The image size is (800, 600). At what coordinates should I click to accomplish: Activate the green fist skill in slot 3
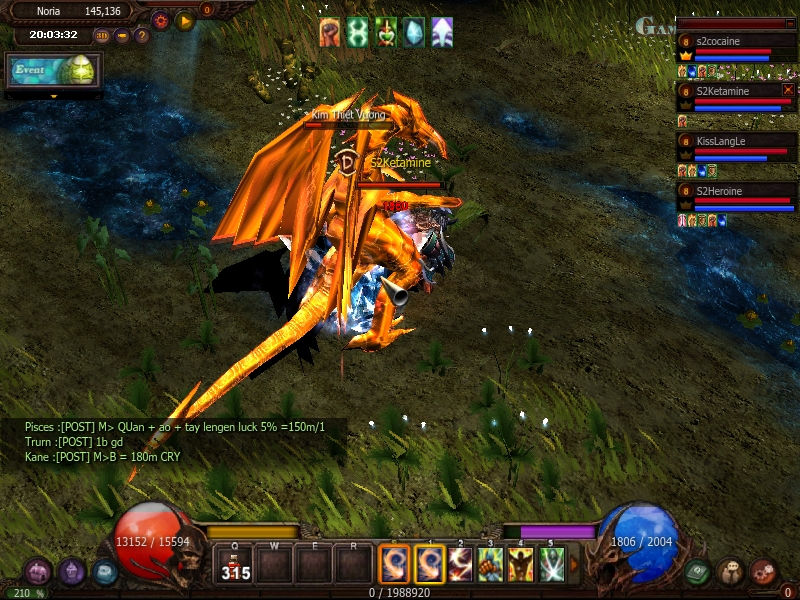coord(490,565)
